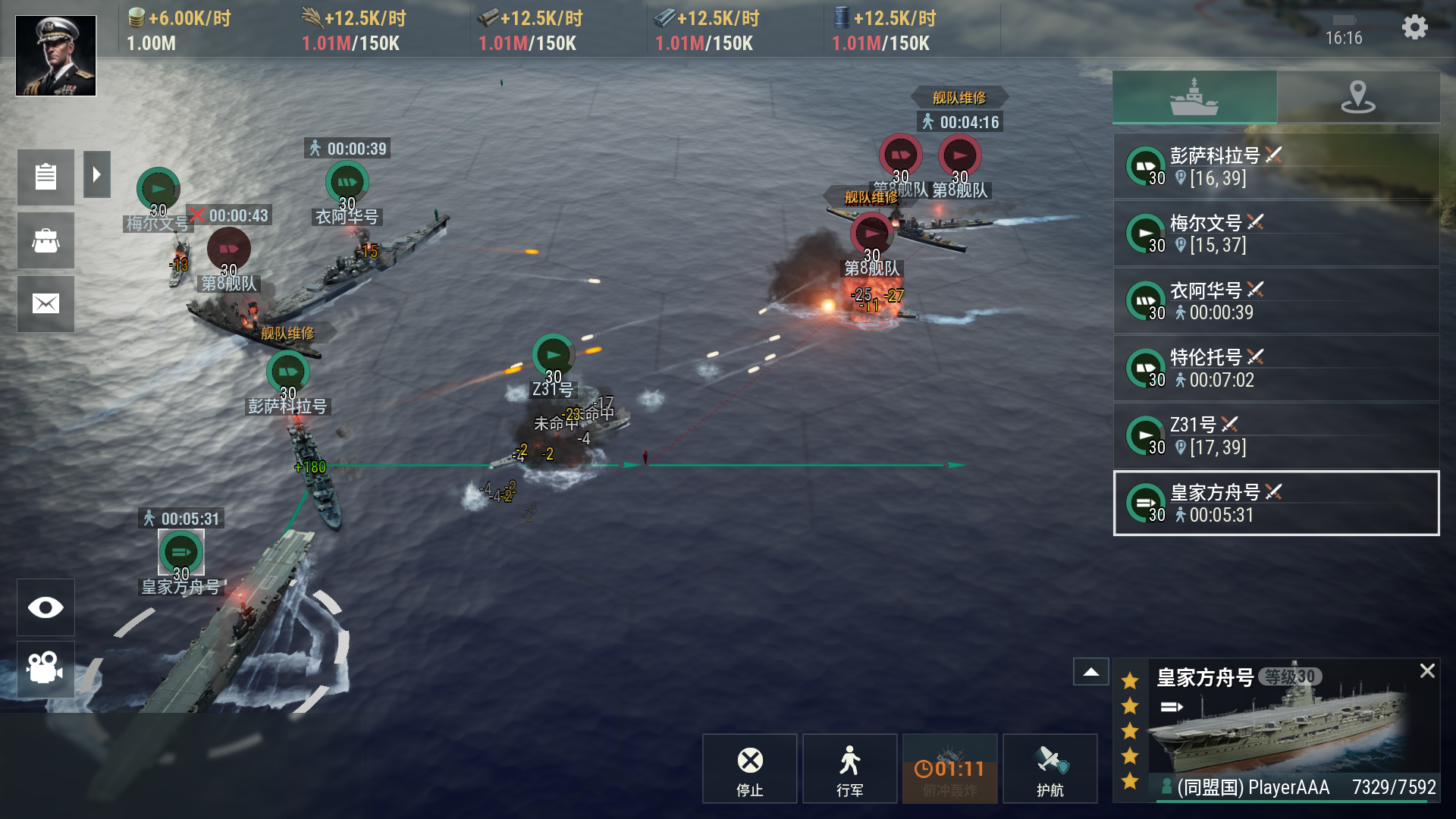Select 梅尔文号 in the fleet list
Viewport: 1456px width, 819px height.
pos(1276,234)
